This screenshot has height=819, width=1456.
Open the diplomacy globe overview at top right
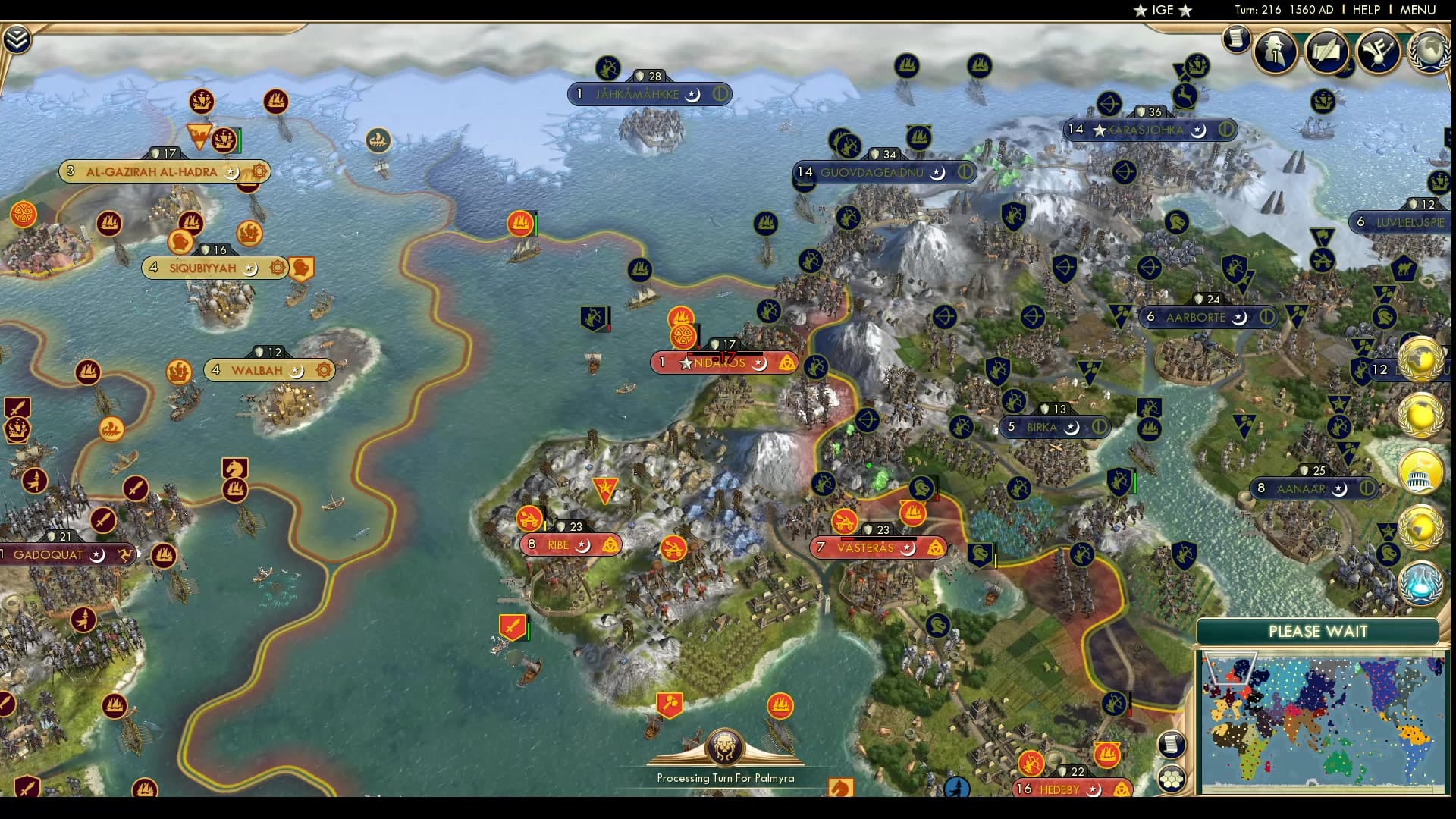pos(1429,53)
